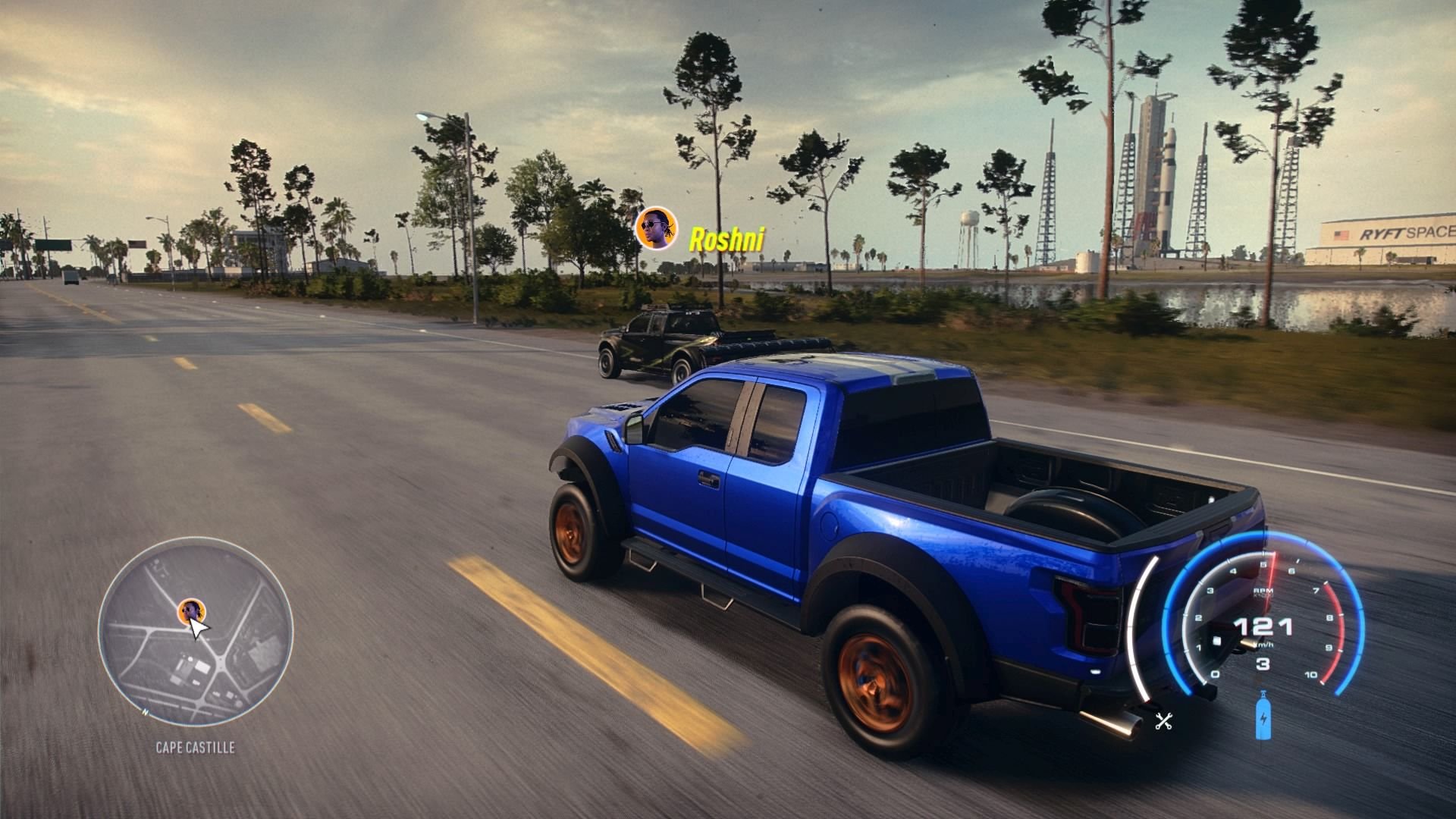This screenshot has height=819, width=1456.
Task: Click the Roshni avatar icon above the road
Action: (657, 229)
